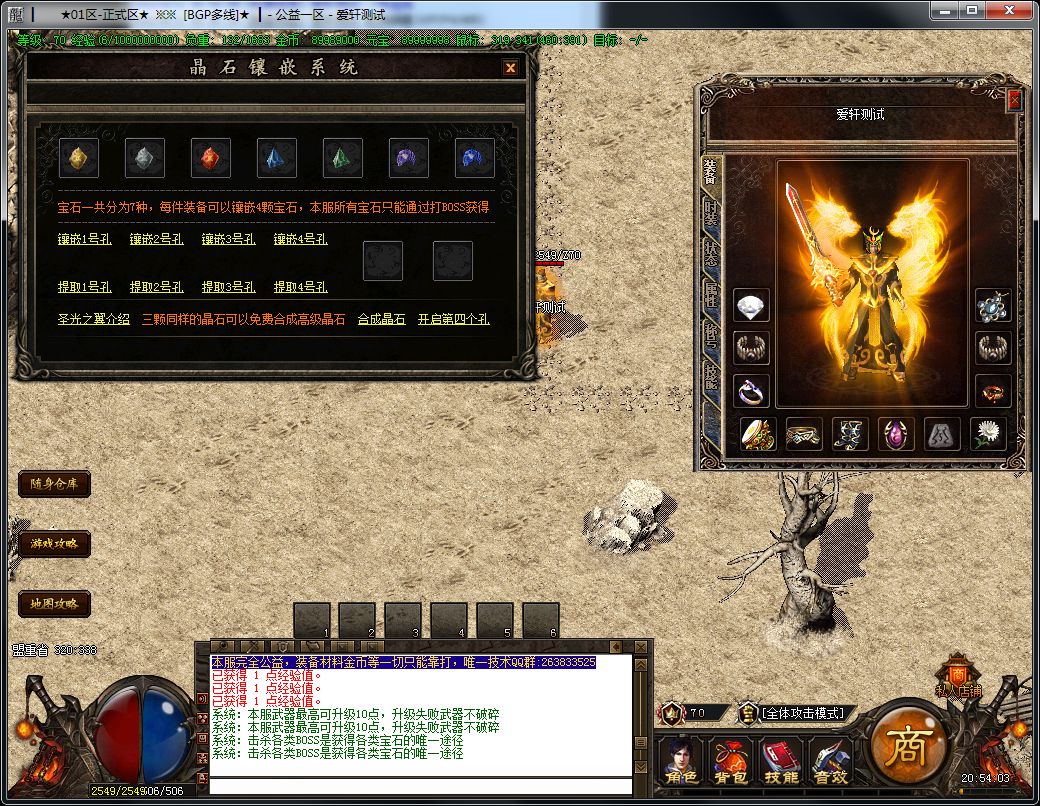Select the purple gem amulet slot
The image size is (1040, 806).
[896, 434]
